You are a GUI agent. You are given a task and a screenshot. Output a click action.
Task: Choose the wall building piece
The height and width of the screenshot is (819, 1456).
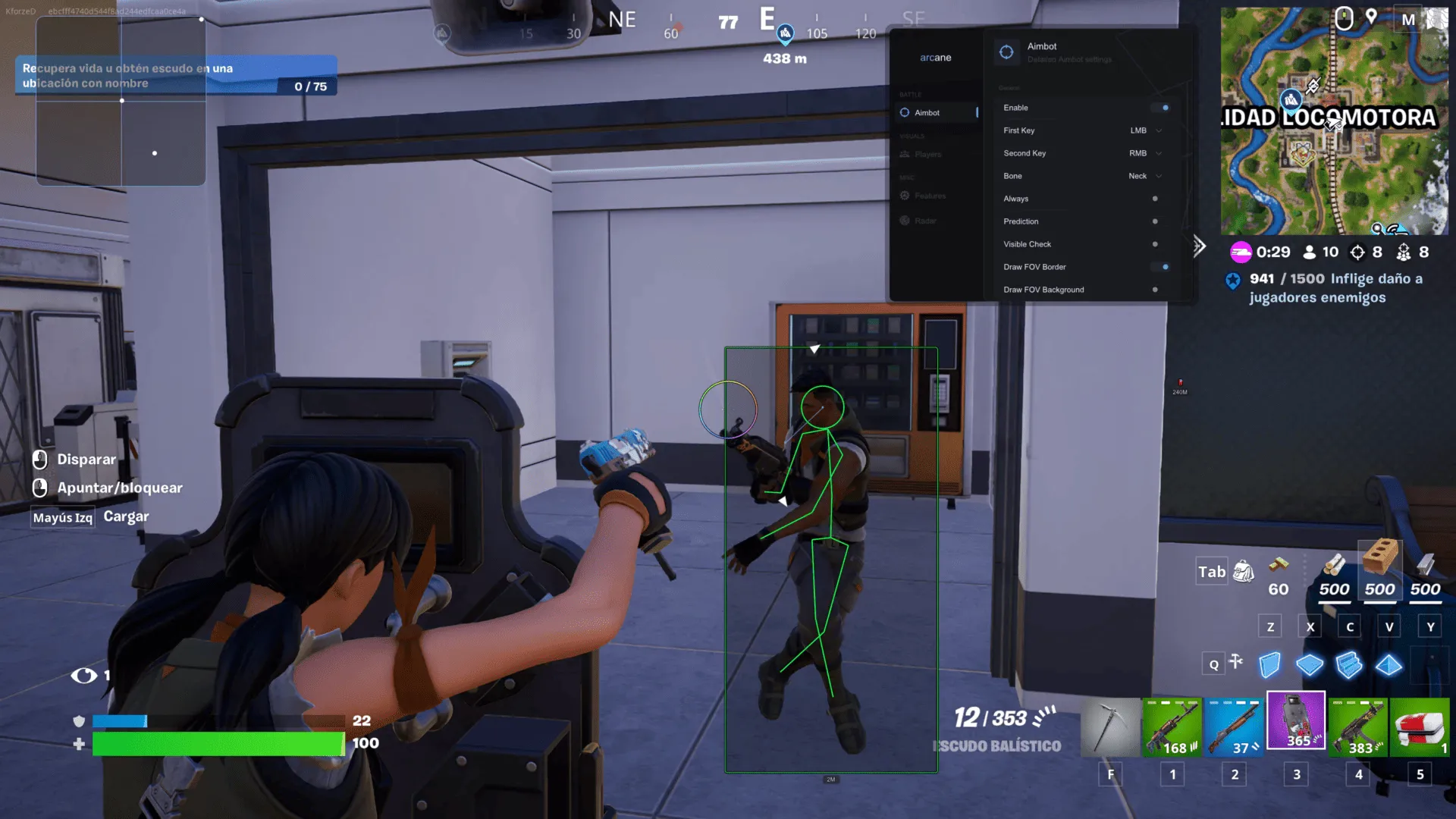(x=1269, y=665)
